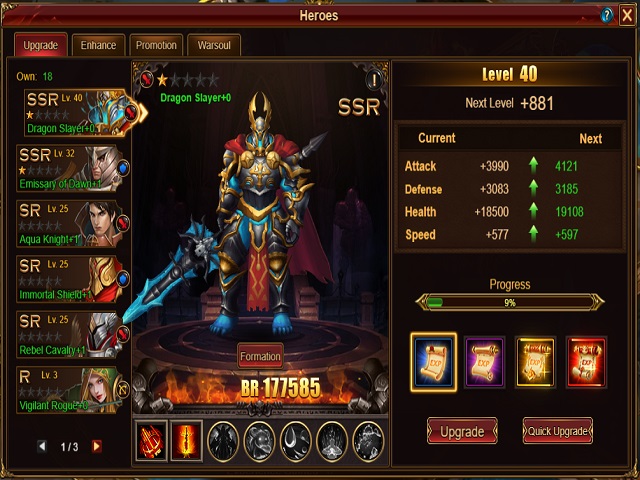This screenshot has width=640, height=480.
Task: Close the Heroes window
Action: tap(626, 15)
